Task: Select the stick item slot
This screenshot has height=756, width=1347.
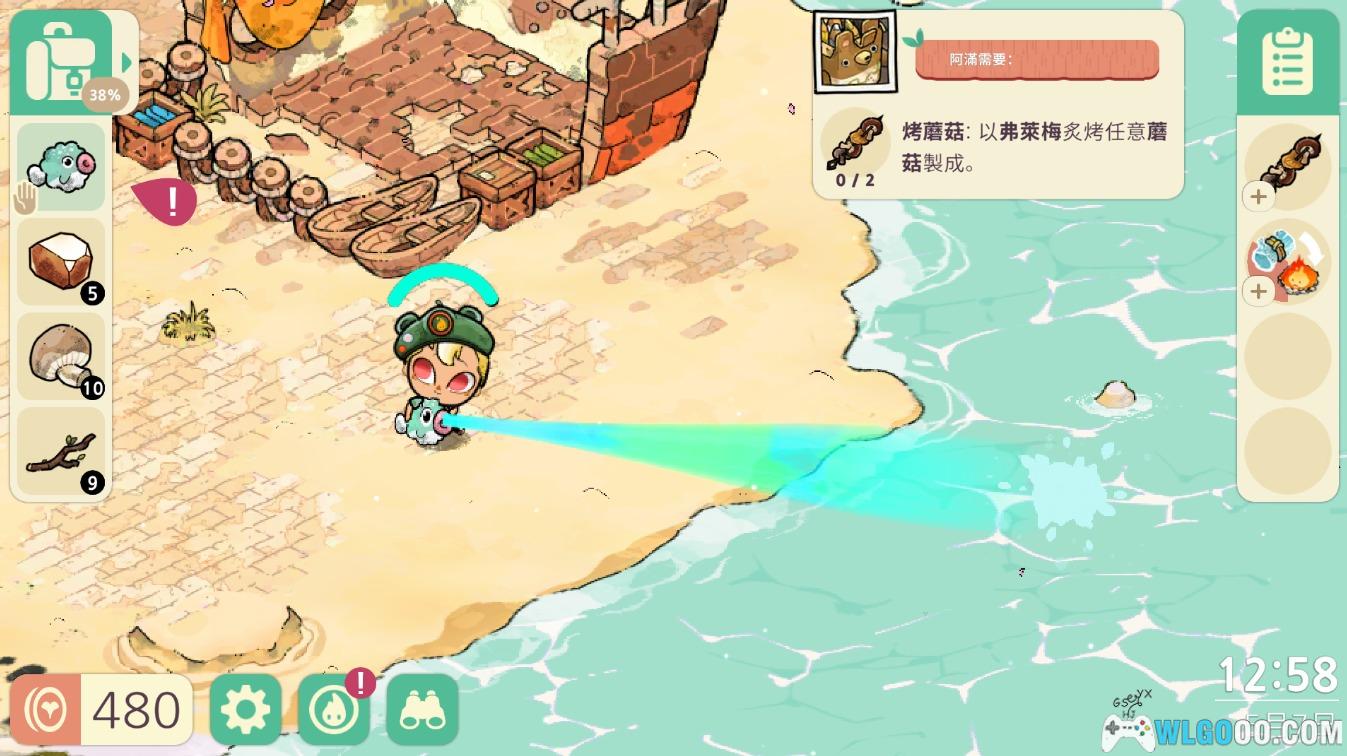Action: pyautogui.click(x=60, y=452)
